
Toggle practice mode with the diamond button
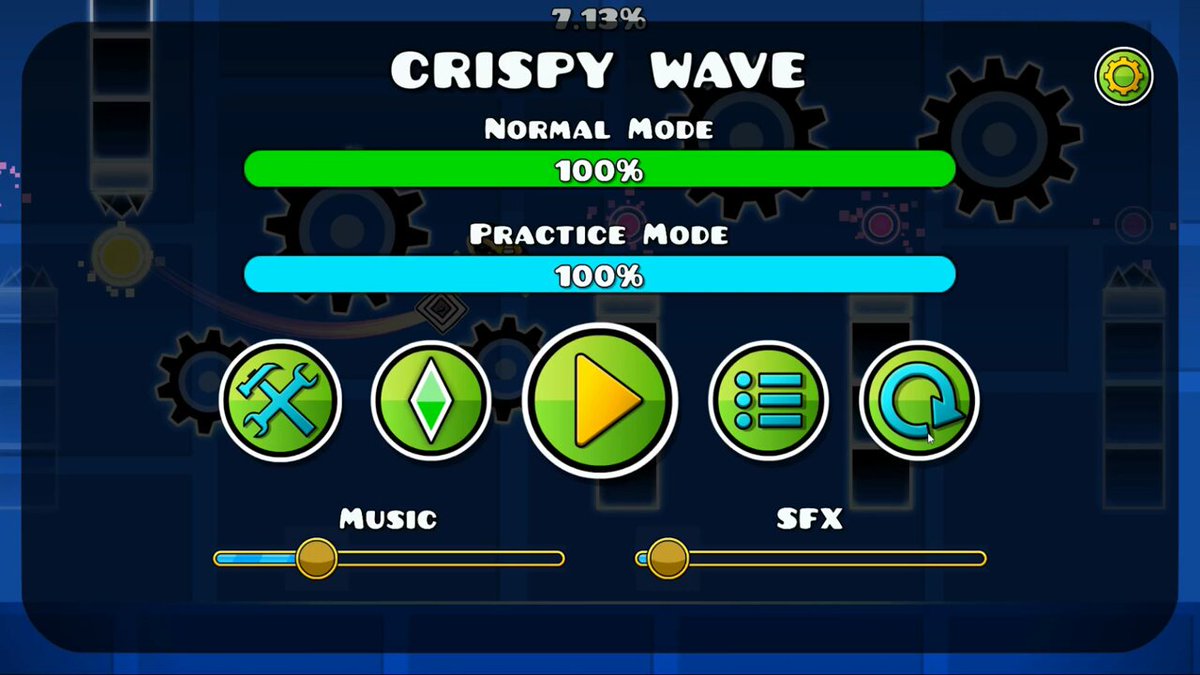431,400
